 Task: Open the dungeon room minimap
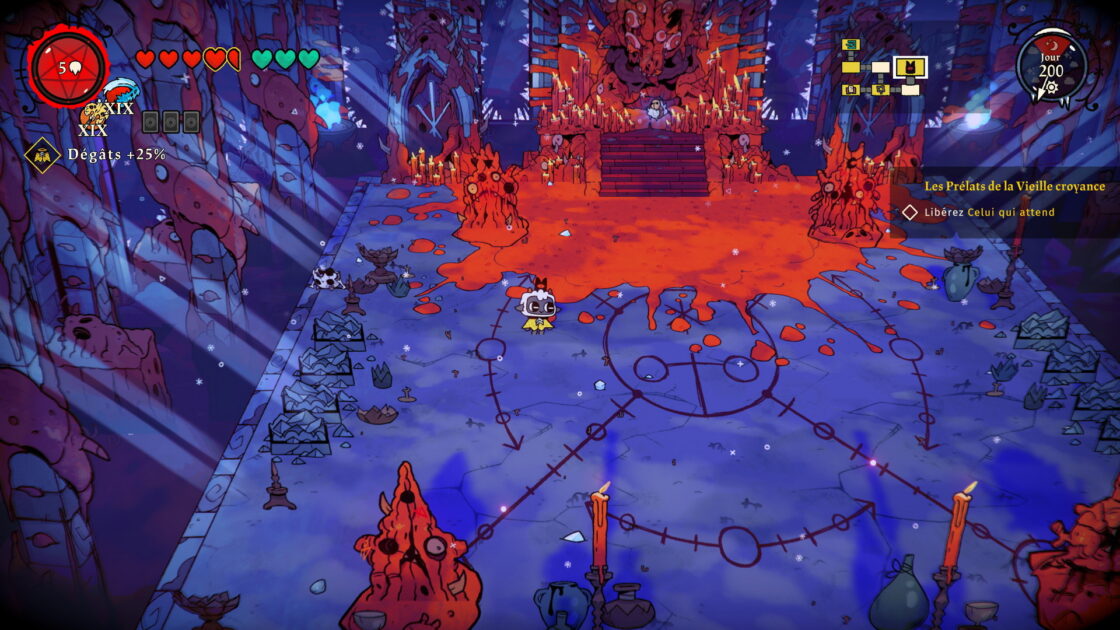pos(880,67)
